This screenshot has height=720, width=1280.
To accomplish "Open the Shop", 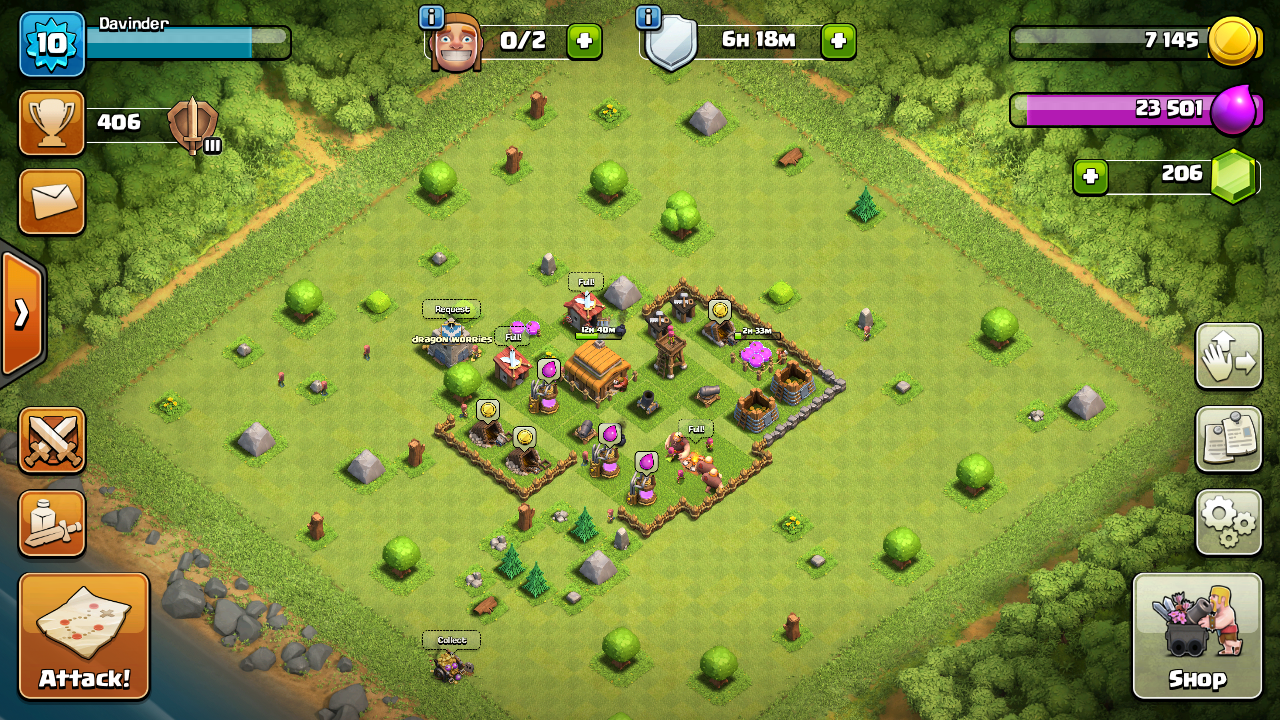I will (x=1197, y=636).
